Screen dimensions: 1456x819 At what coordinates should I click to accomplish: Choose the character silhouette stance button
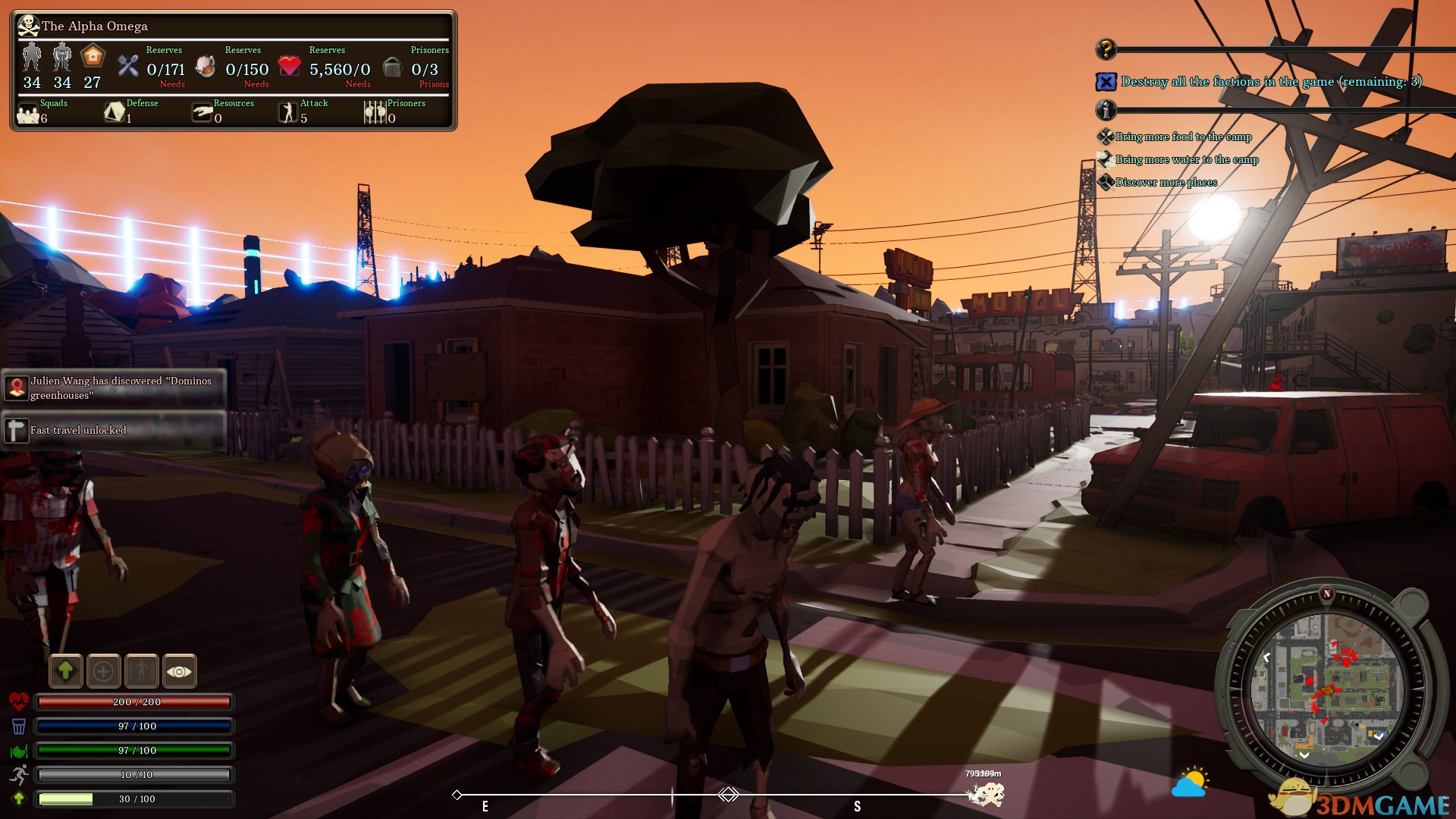[x=142, y=670]
